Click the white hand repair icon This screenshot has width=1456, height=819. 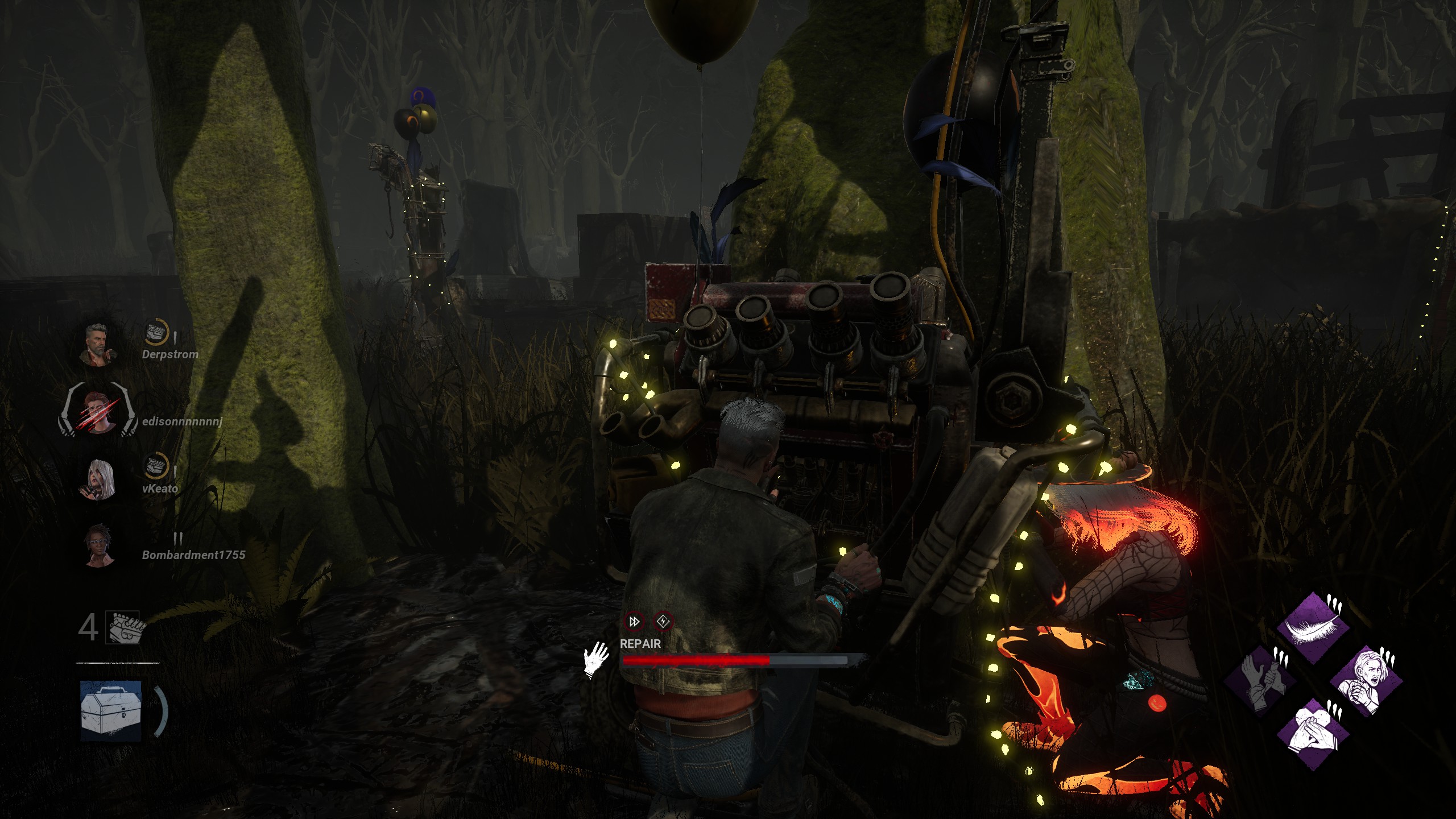[595, 660]
